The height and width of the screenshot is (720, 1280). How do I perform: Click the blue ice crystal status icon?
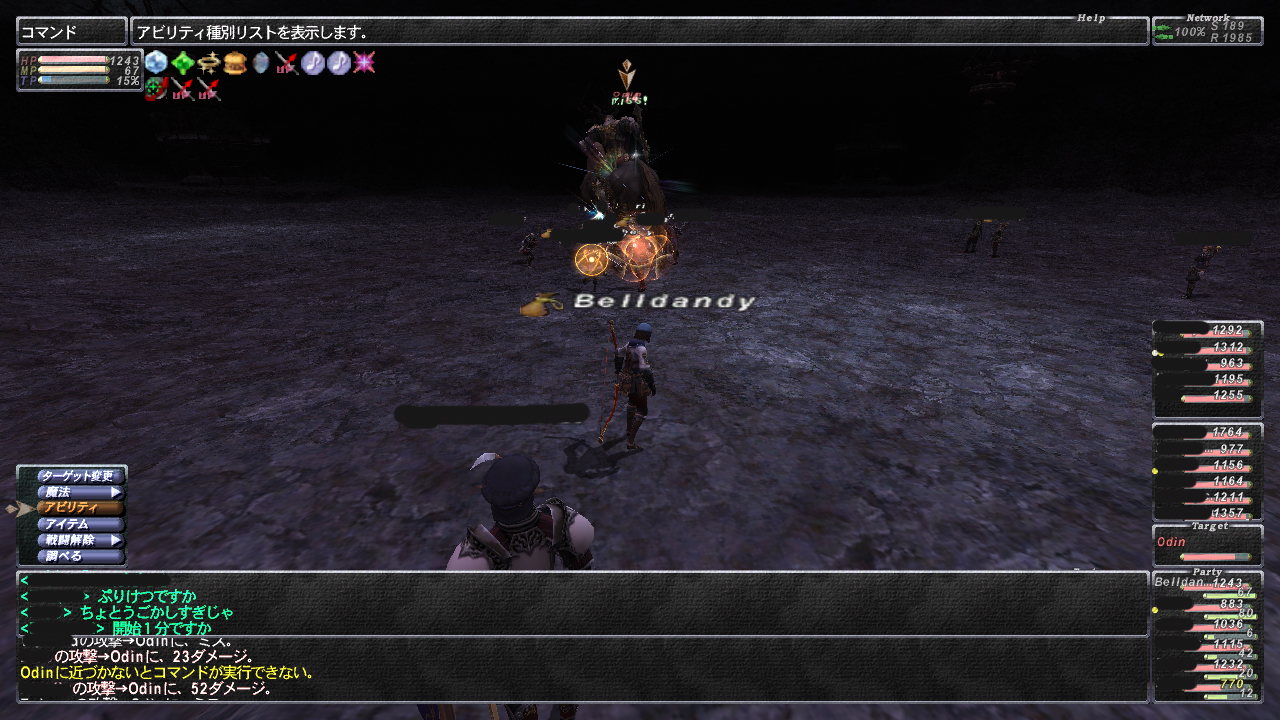point(156,63)
